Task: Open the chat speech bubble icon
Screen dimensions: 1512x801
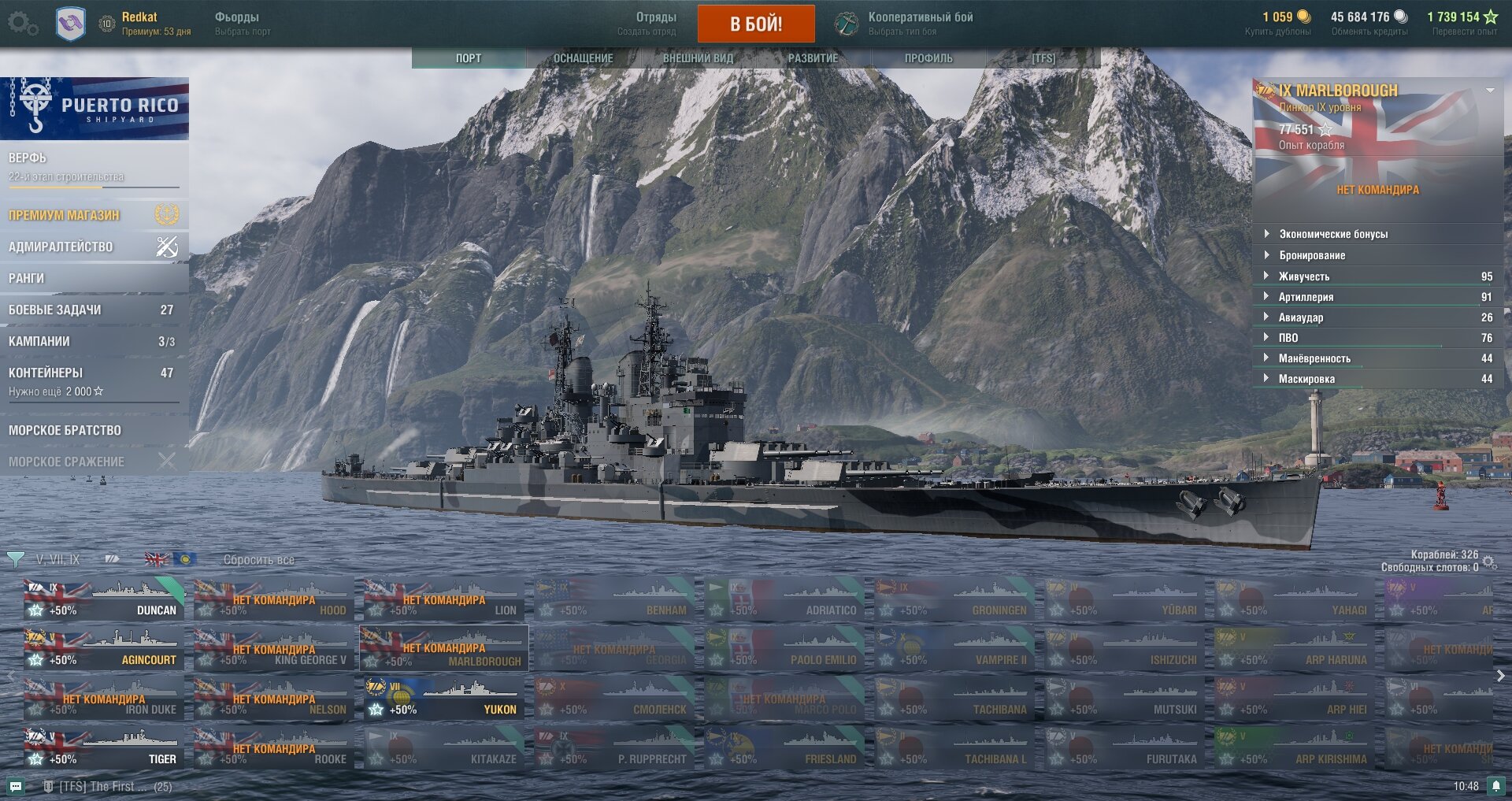Action: pos(16,786)
